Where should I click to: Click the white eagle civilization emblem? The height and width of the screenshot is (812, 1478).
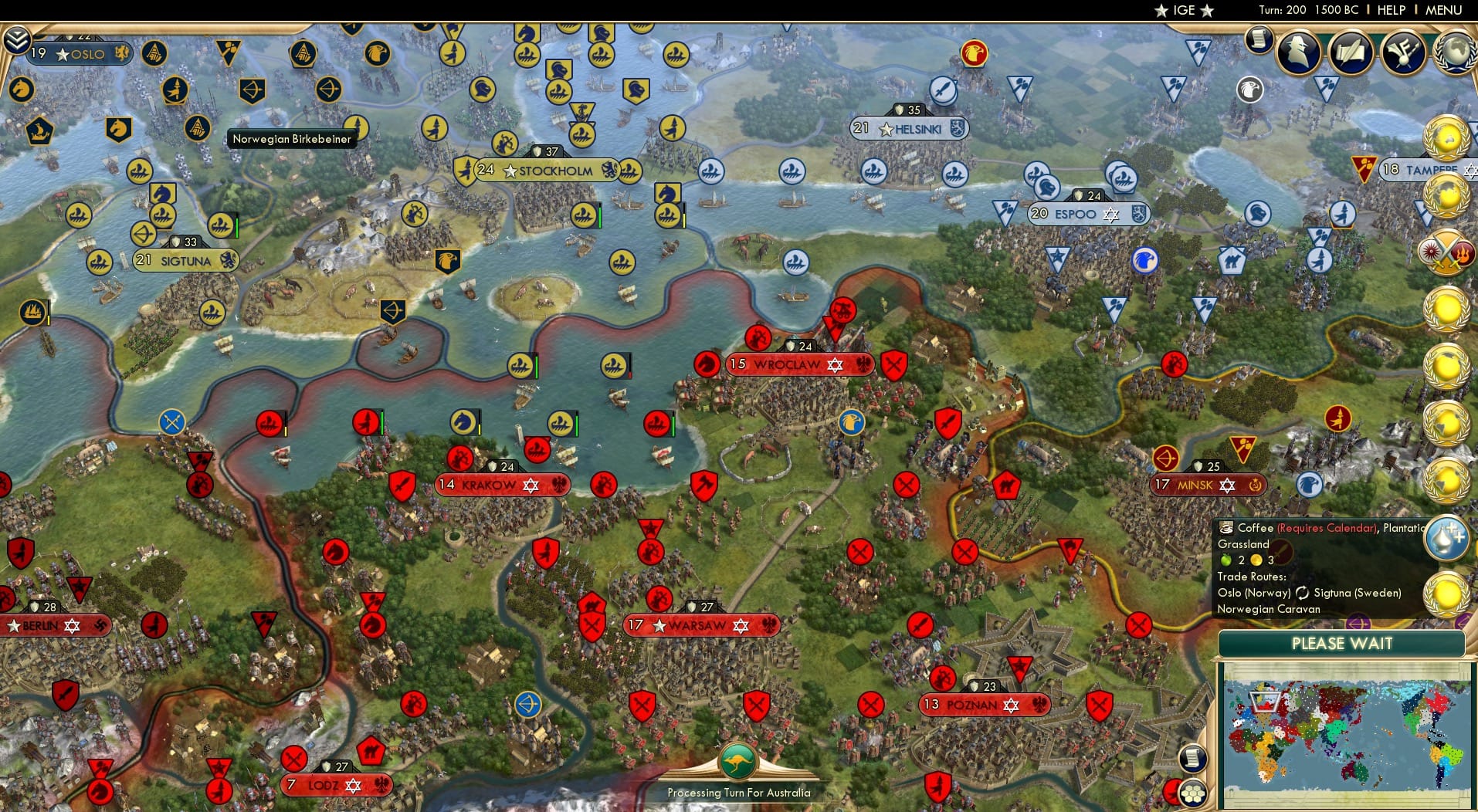click(1249, 90)
